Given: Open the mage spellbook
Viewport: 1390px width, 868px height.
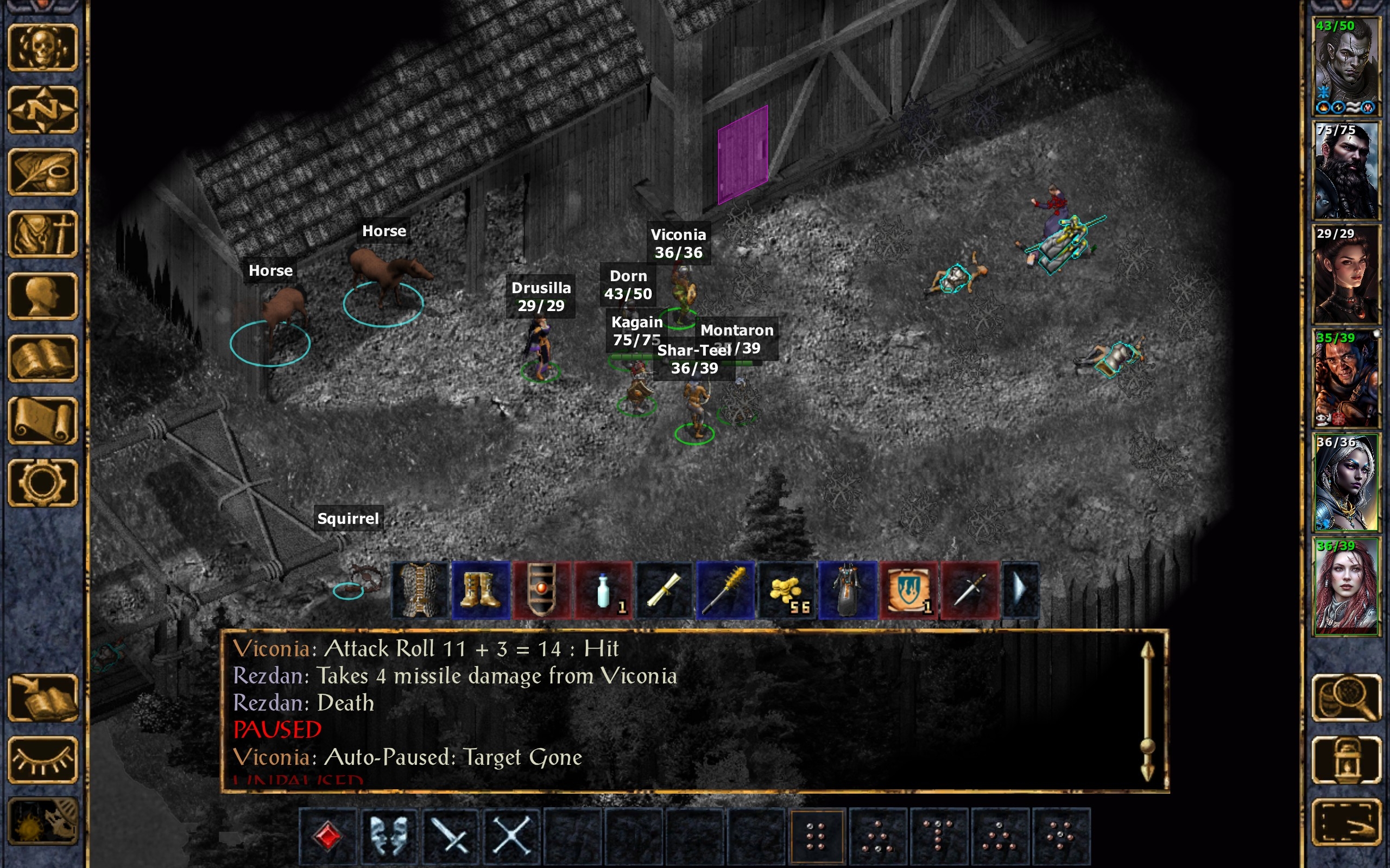Looking at the screenshot, I should click(x=43, y=358).
